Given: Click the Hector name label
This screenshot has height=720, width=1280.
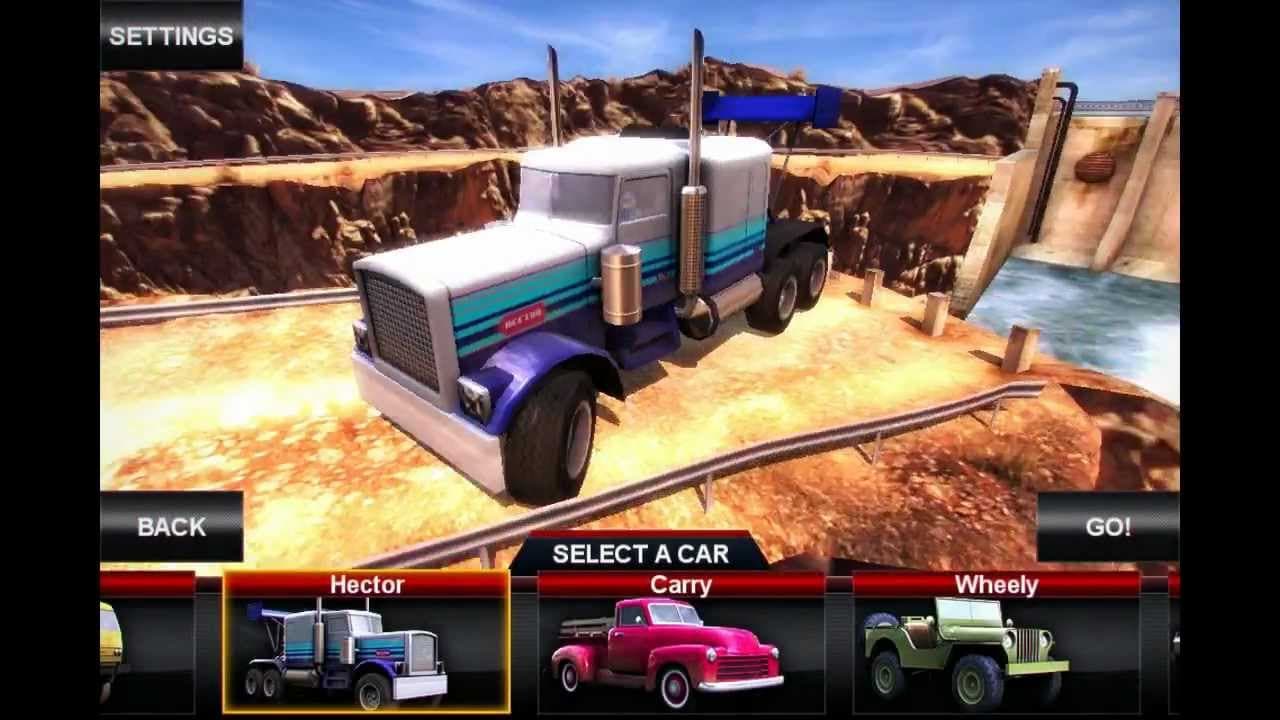Looking at the screenshot, I should (x=366, y=585).
